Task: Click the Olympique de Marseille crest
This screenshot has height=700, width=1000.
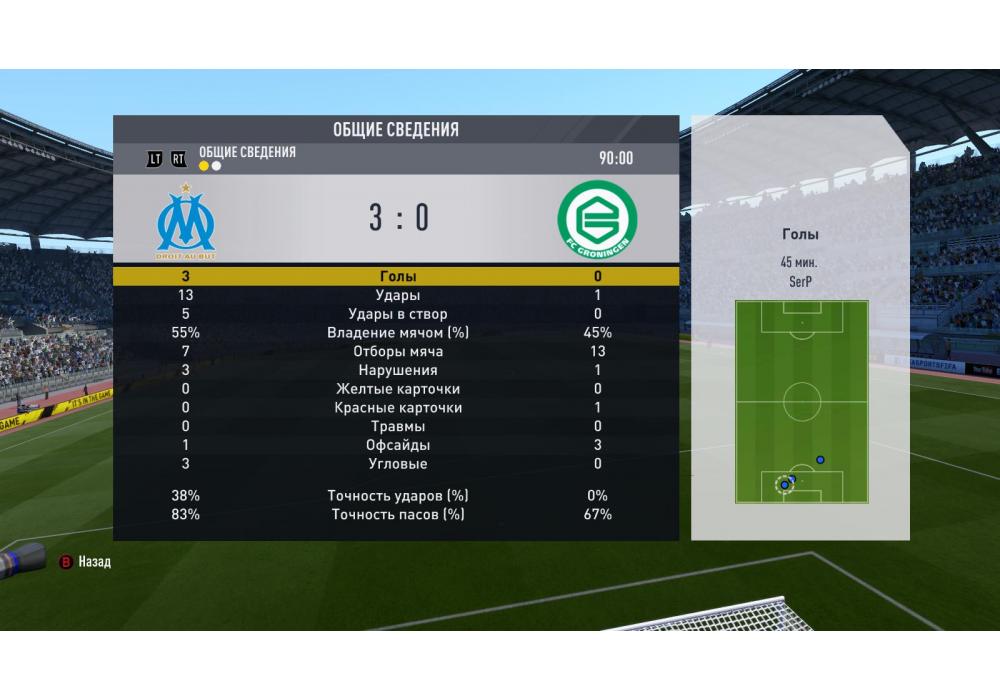Action: coord(186,221)
